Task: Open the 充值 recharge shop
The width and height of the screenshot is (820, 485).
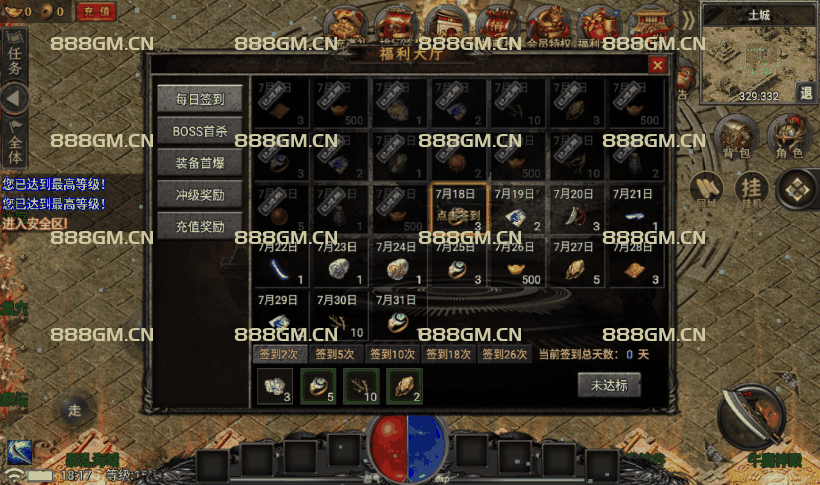Action: click(95, 12)
